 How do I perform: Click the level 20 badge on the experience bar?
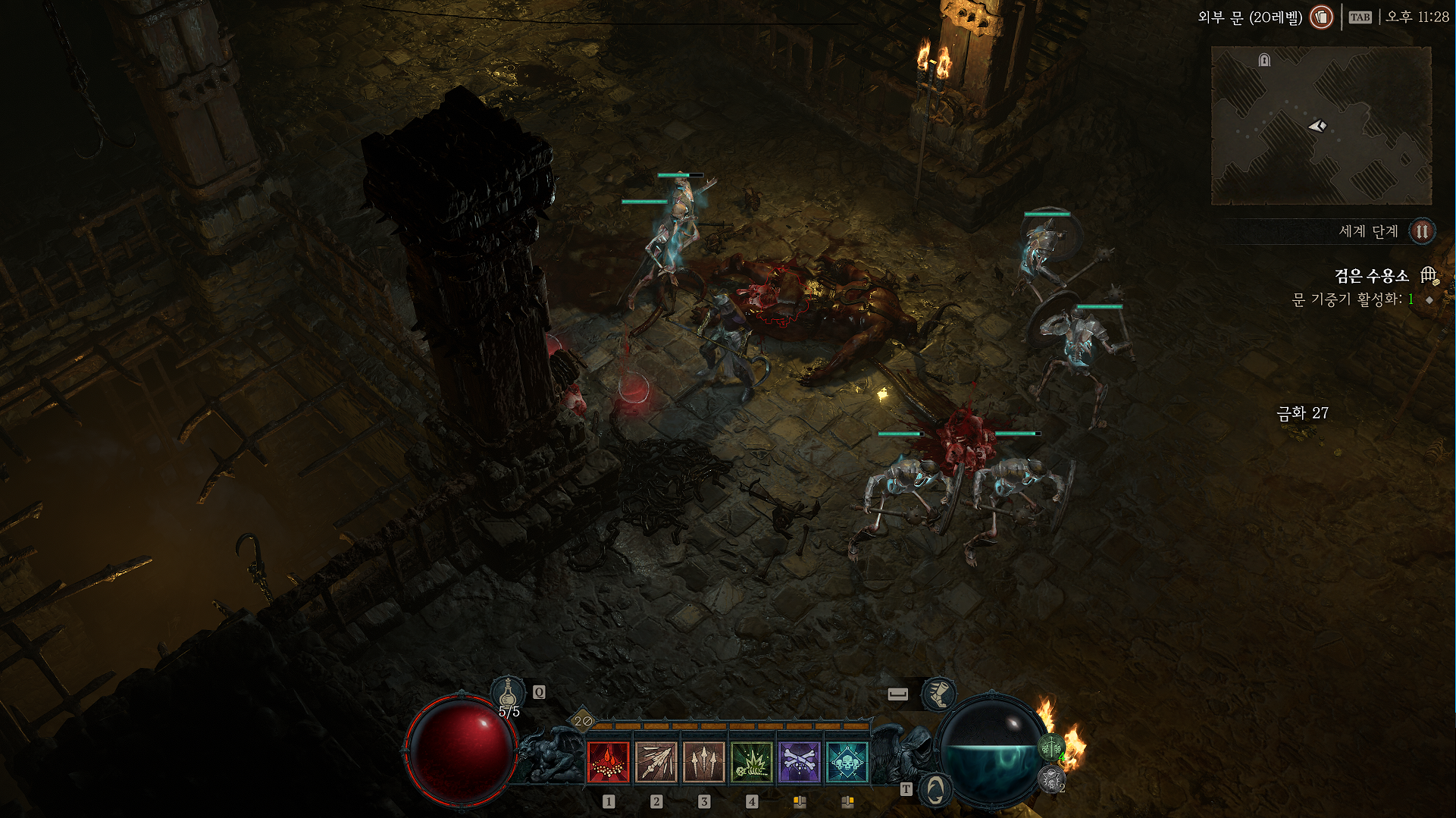tap(583, 721)
